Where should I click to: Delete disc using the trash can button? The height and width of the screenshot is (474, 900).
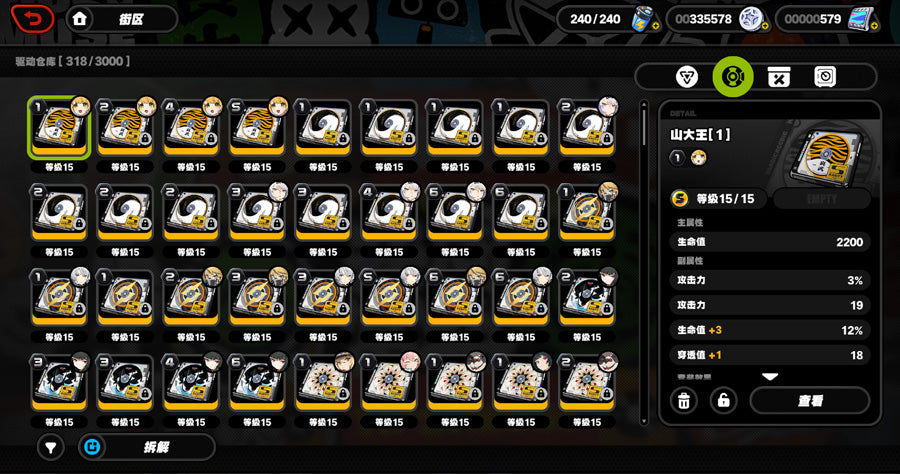click(684, 401)
